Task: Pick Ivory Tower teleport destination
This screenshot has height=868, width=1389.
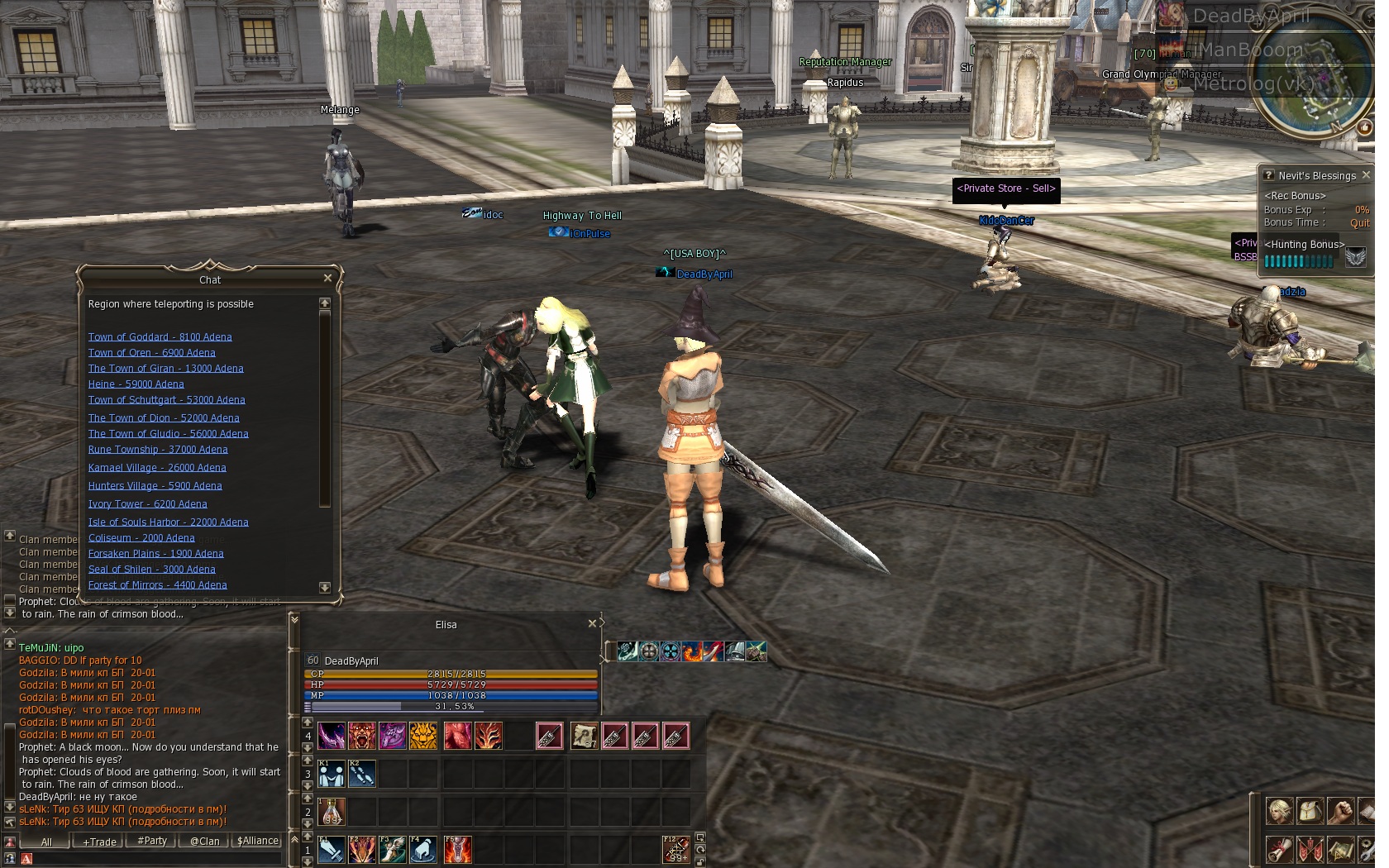Action: click(147, 504)
